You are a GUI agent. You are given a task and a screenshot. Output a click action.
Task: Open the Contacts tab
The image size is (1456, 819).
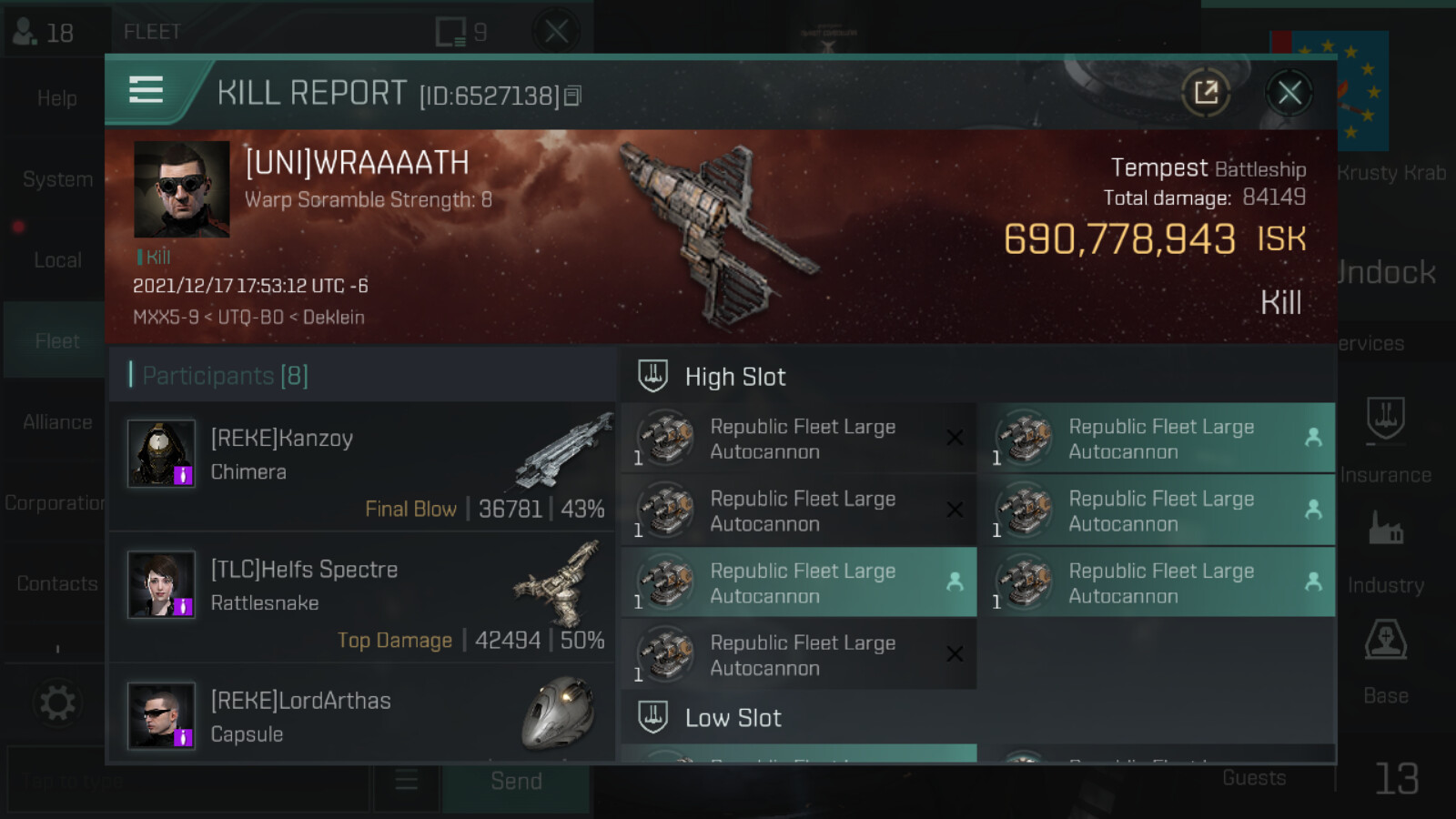click(x=57, y=584)
